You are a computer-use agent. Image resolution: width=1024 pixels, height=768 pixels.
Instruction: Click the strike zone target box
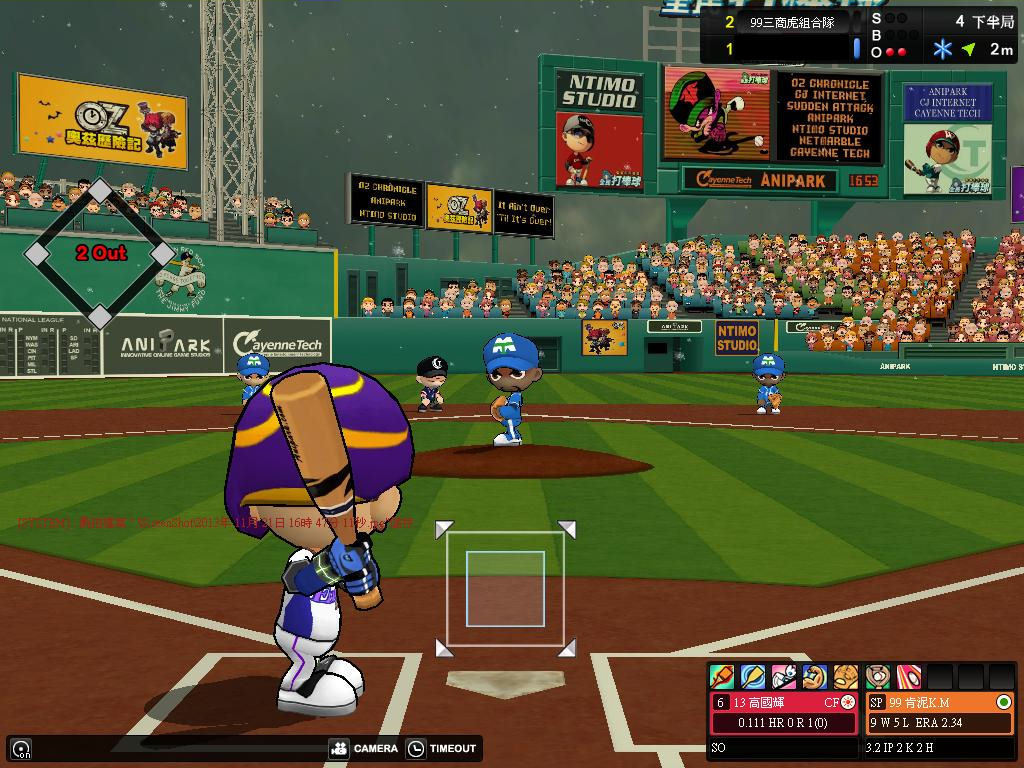click(x=505, y=589)
